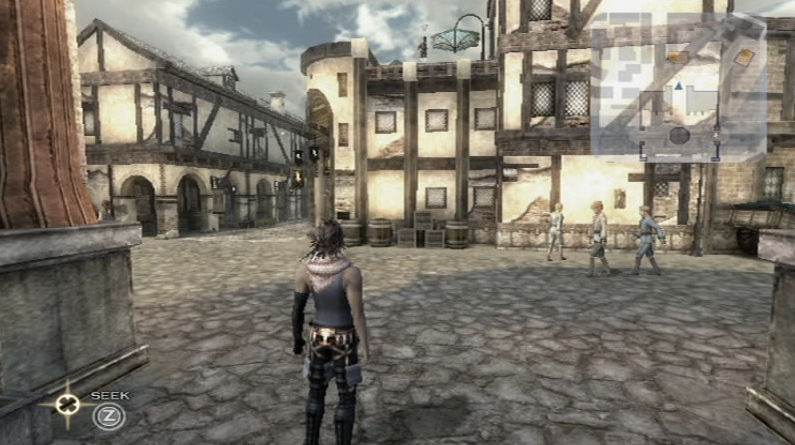Image resolution: width=795 pixels, height=445 pixels.
Task: Activate the Seek crosshair icon
Action: (67, 405)
